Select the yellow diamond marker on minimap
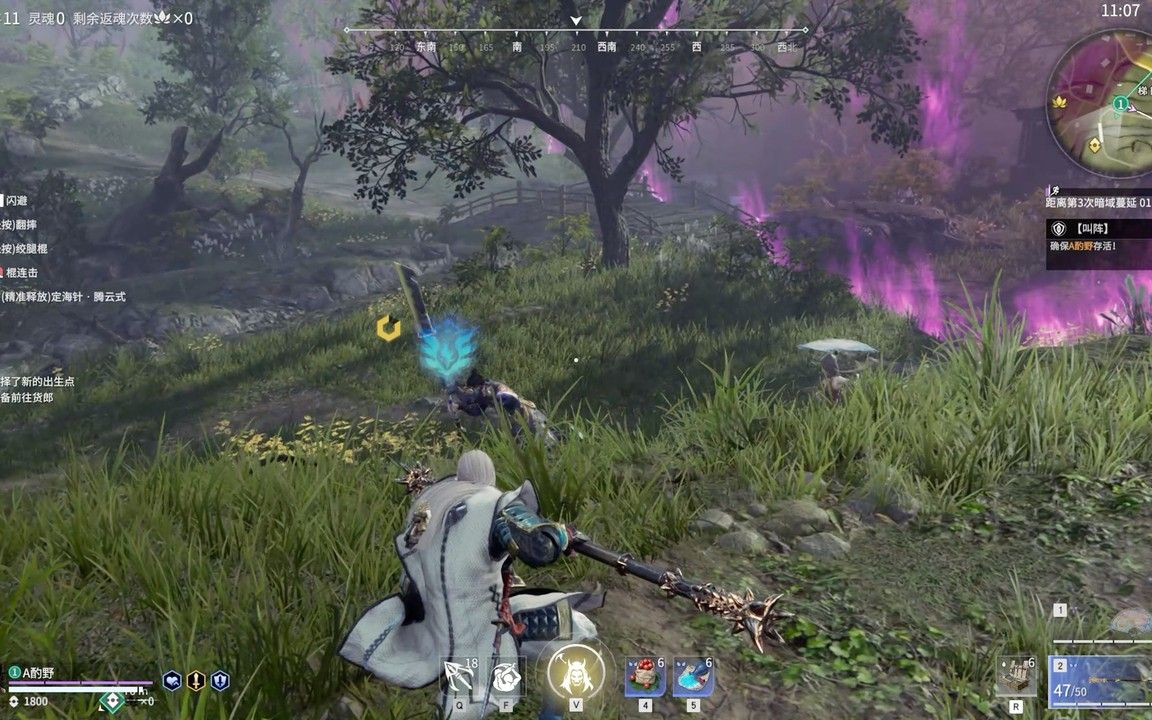Screen dimensions: 1152x720 (x=1096, y=145)
